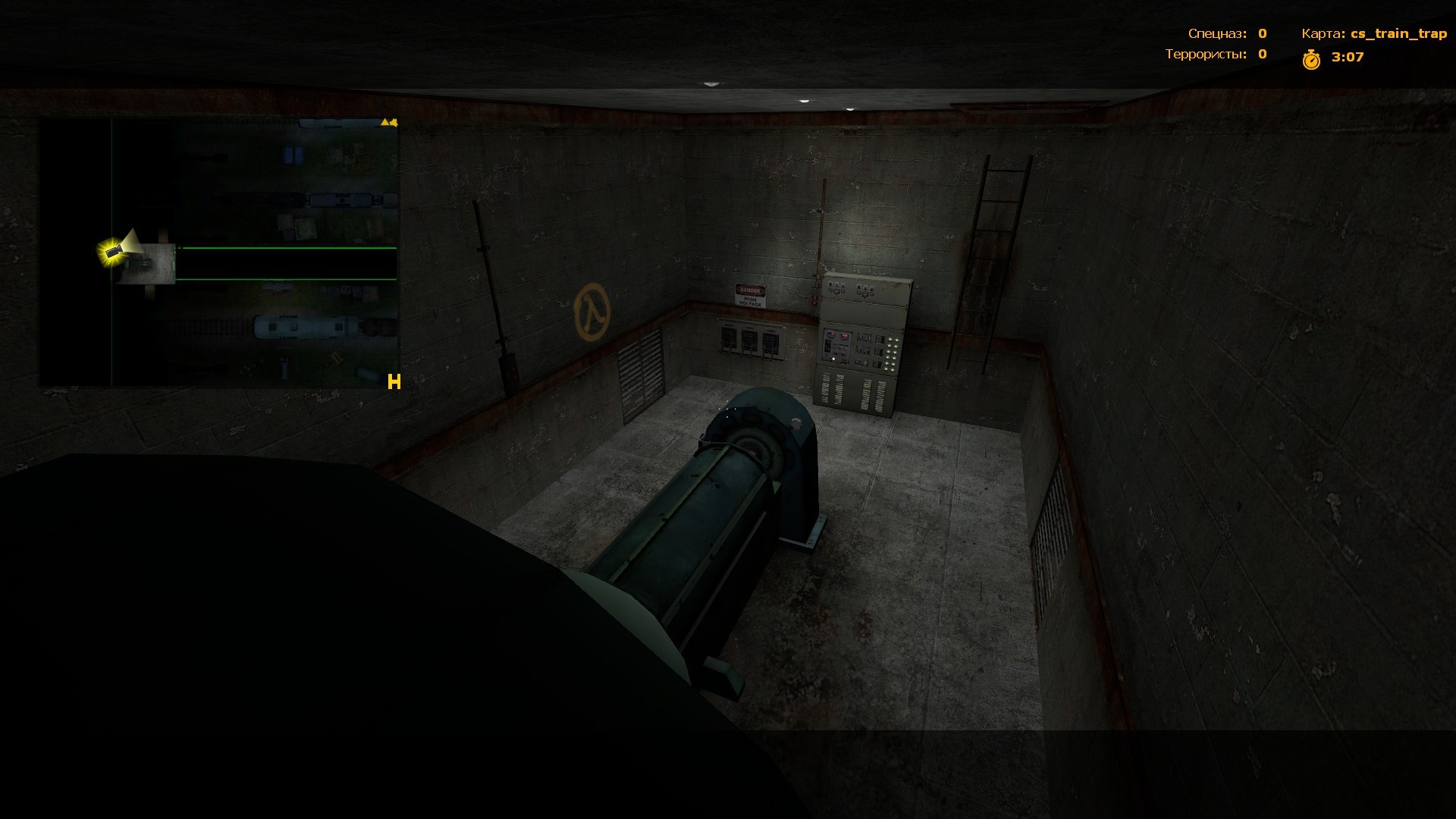Click the orange Lambda symbol on the wall
Viewport: 1456px width, 819px height.
coord(591,309)
